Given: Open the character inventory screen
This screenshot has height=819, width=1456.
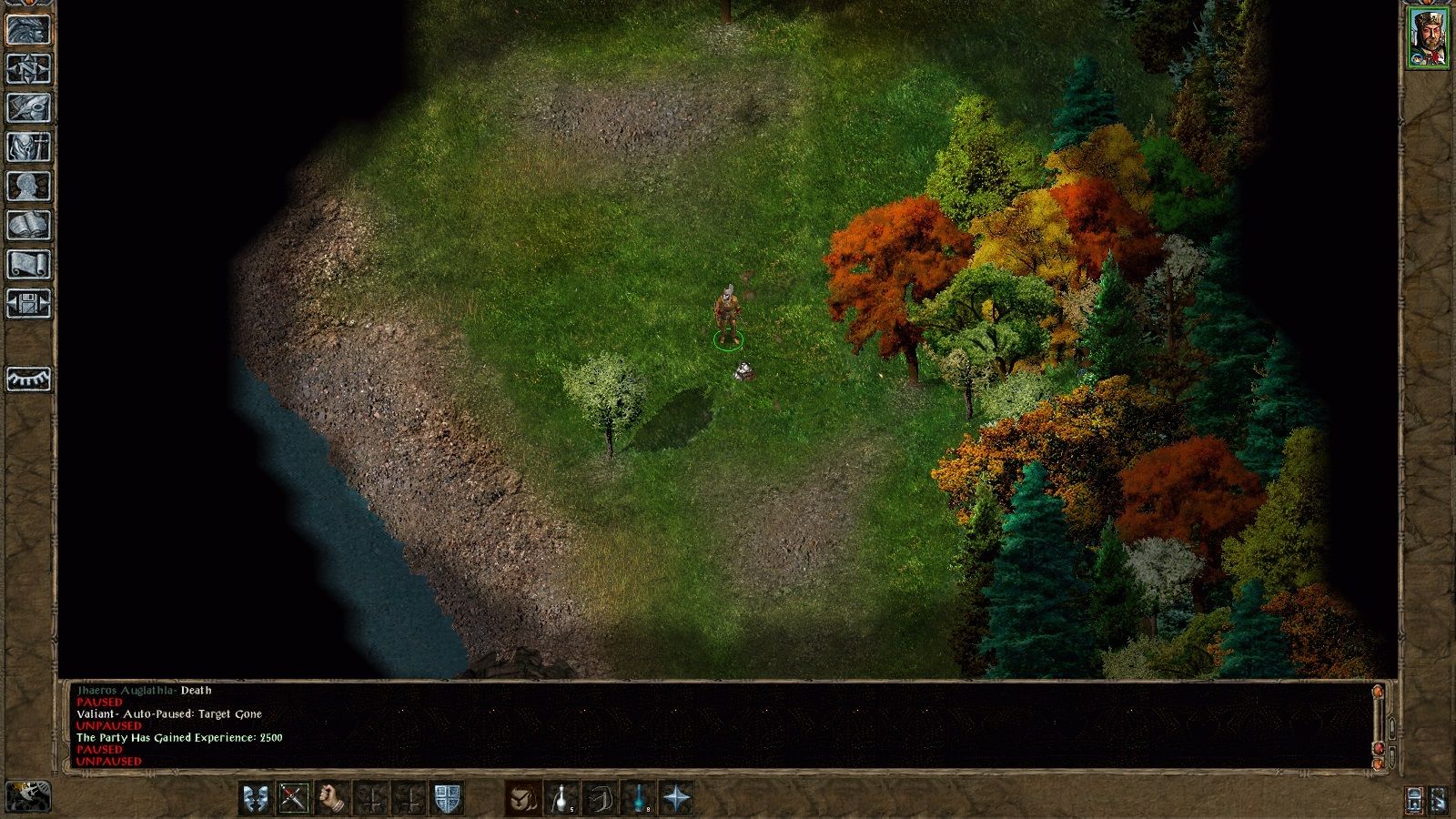Looking at the screenshot, I should pyautogui.click(x=28, y=147).
